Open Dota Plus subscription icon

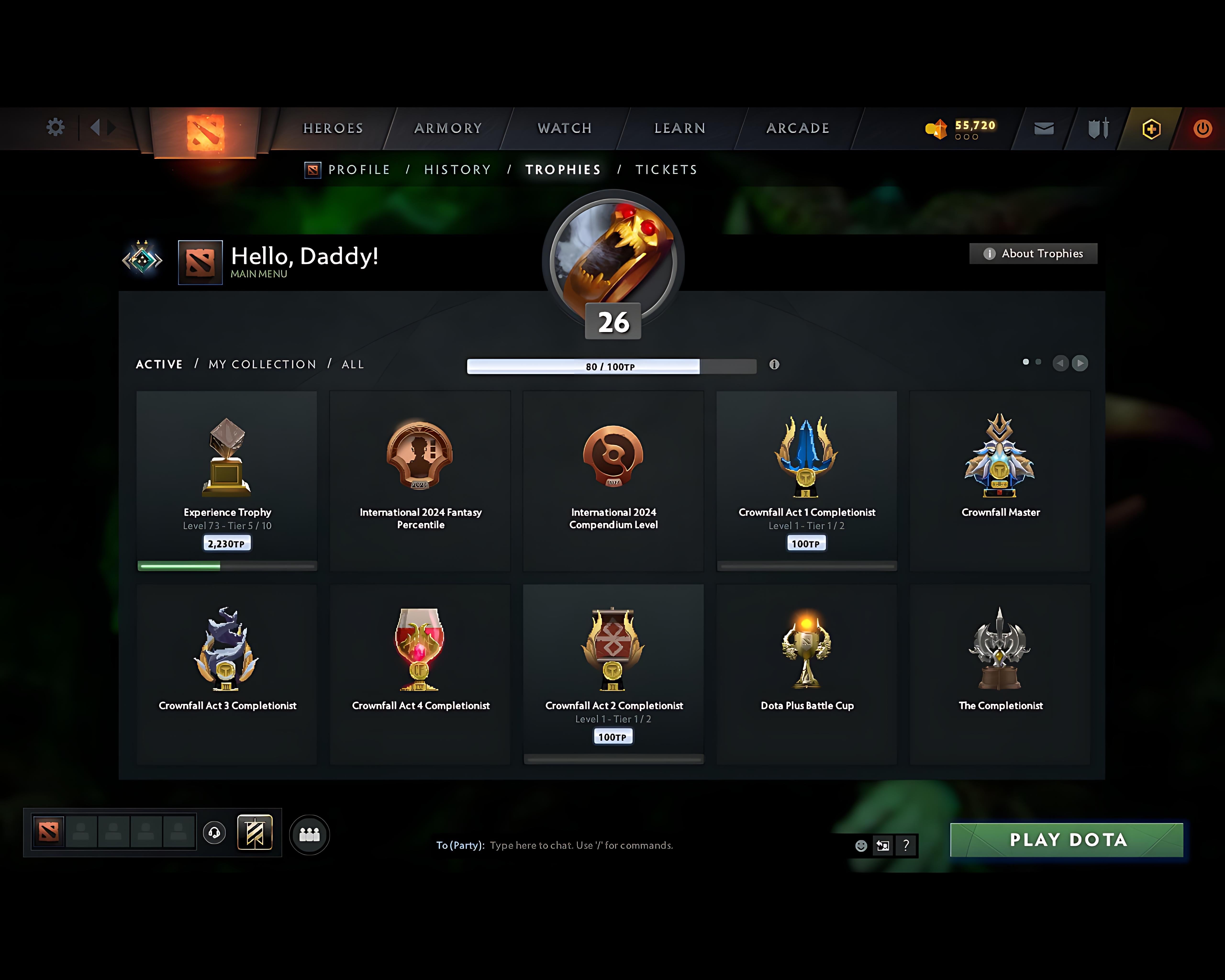point(1149,128)
